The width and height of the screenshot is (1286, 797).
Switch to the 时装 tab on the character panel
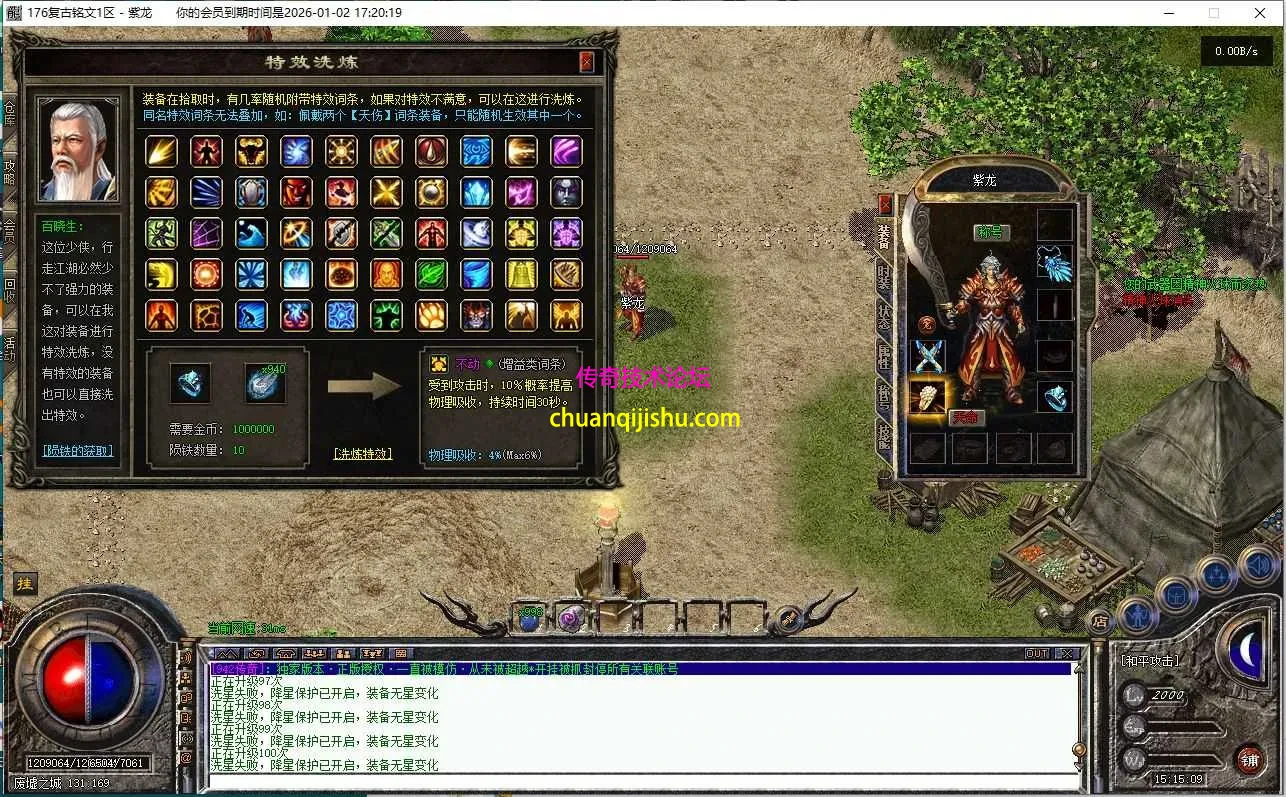pyautogui.click(x=885, y=275)
